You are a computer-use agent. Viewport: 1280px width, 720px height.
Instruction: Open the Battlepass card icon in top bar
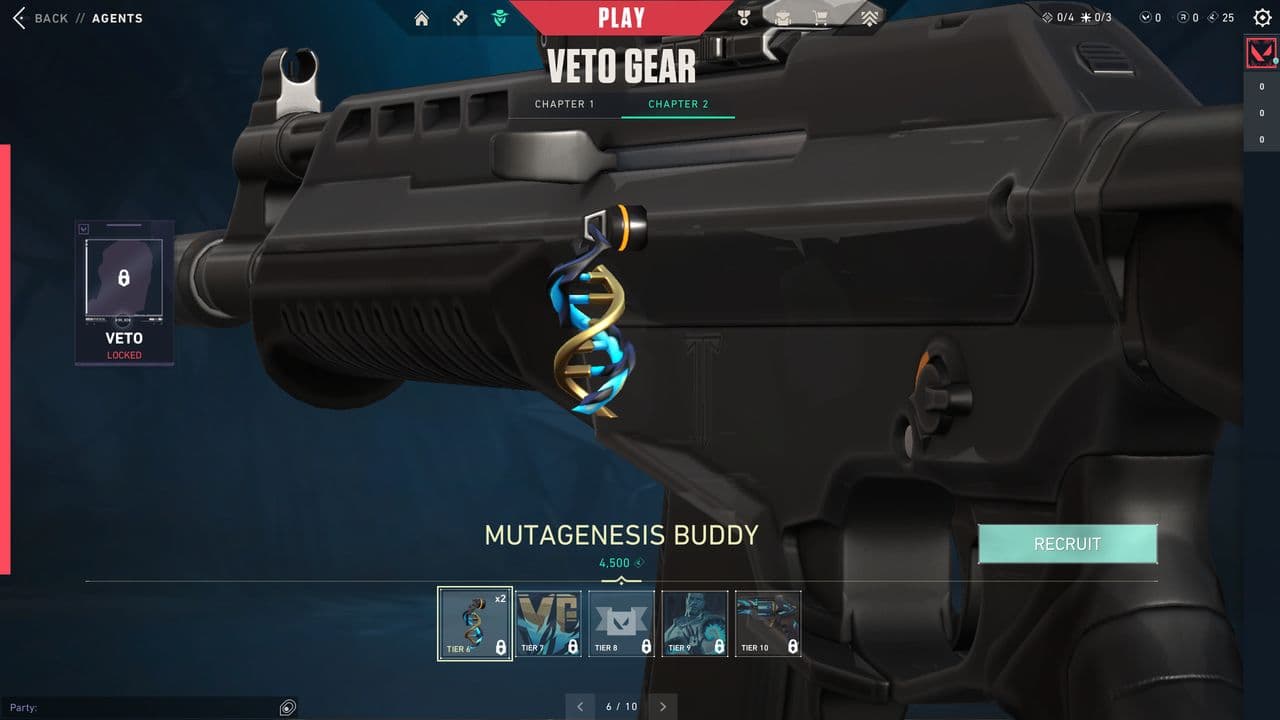(459, 17)
